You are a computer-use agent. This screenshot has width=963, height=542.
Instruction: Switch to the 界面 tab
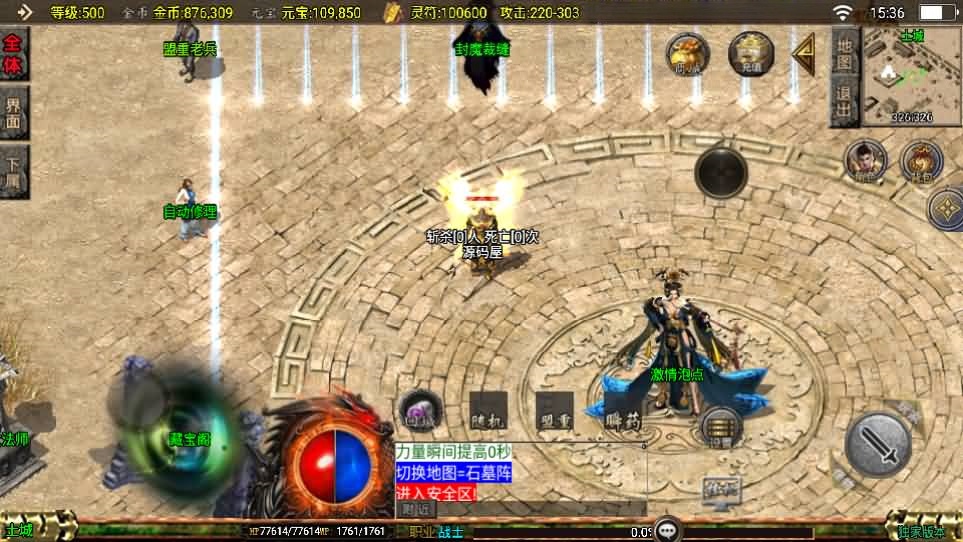click(x=13, y=112)
